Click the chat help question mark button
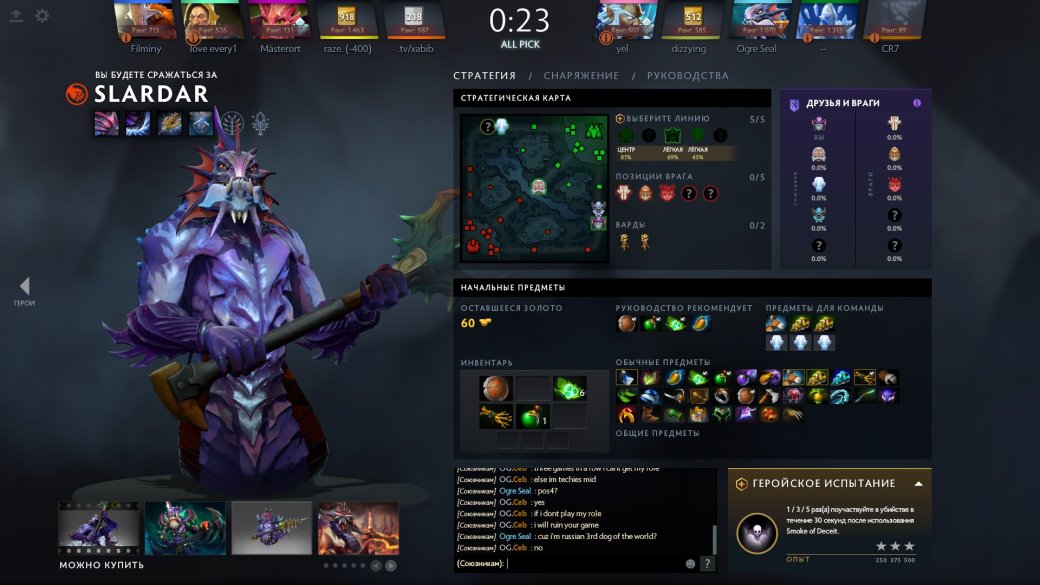Screen dimensions: 1040x585 707,564
